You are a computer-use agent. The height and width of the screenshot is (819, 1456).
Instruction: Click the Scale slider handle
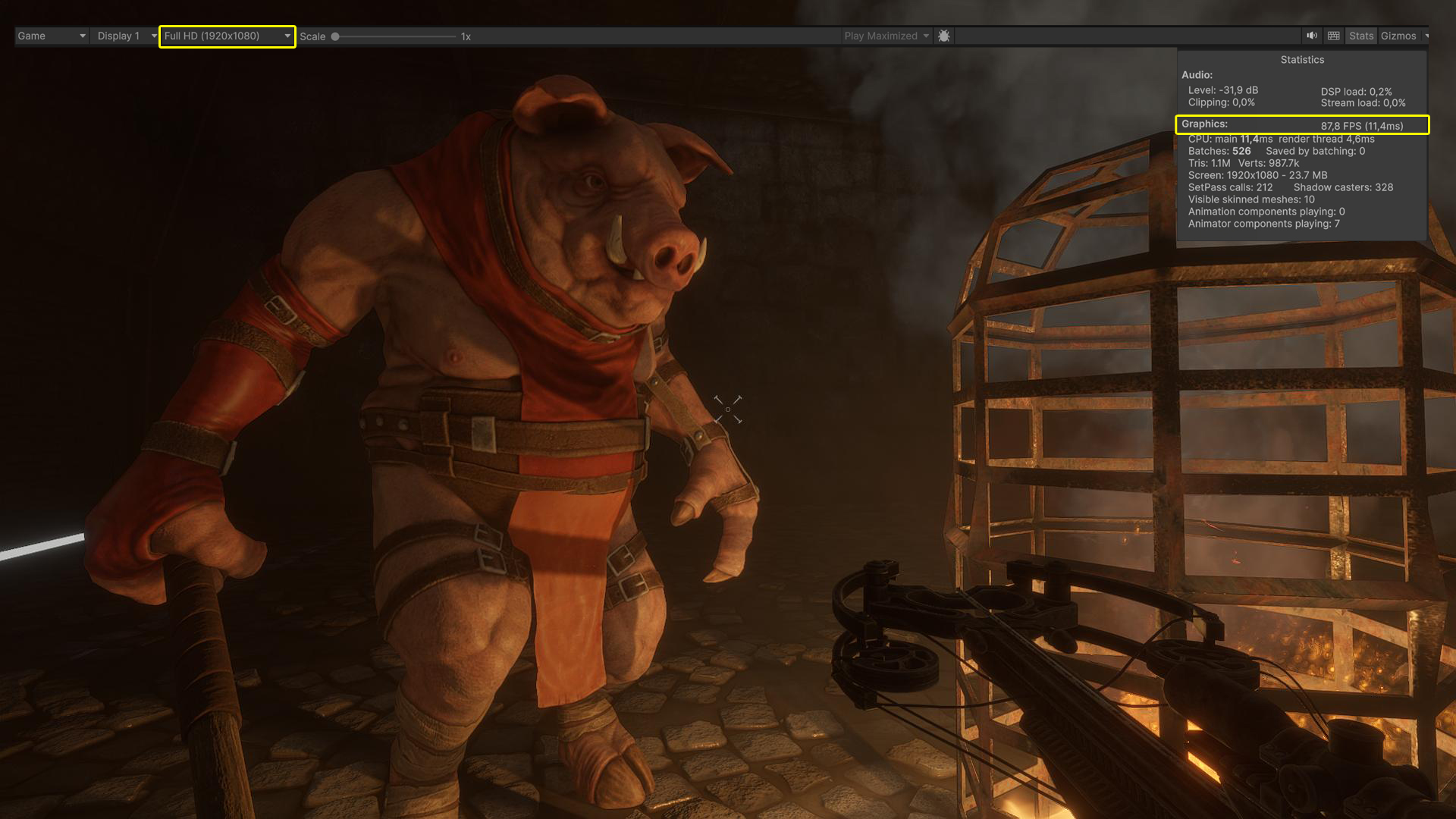pyautogui.click(x=335, y=36)
